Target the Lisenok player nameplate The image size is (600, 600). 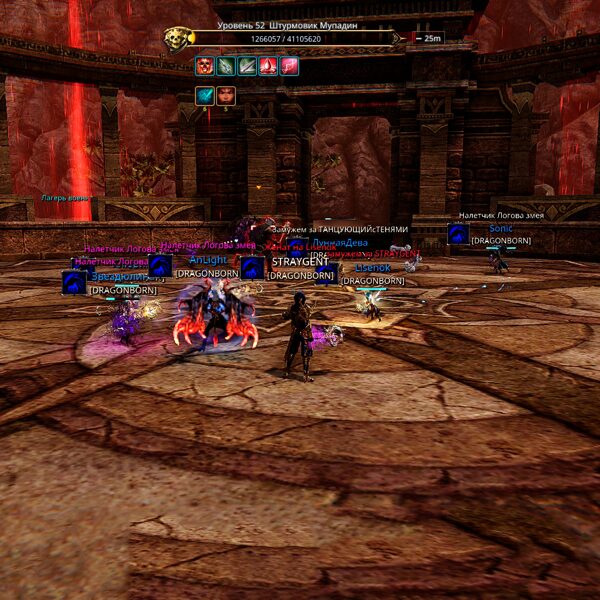pos(373,268)
